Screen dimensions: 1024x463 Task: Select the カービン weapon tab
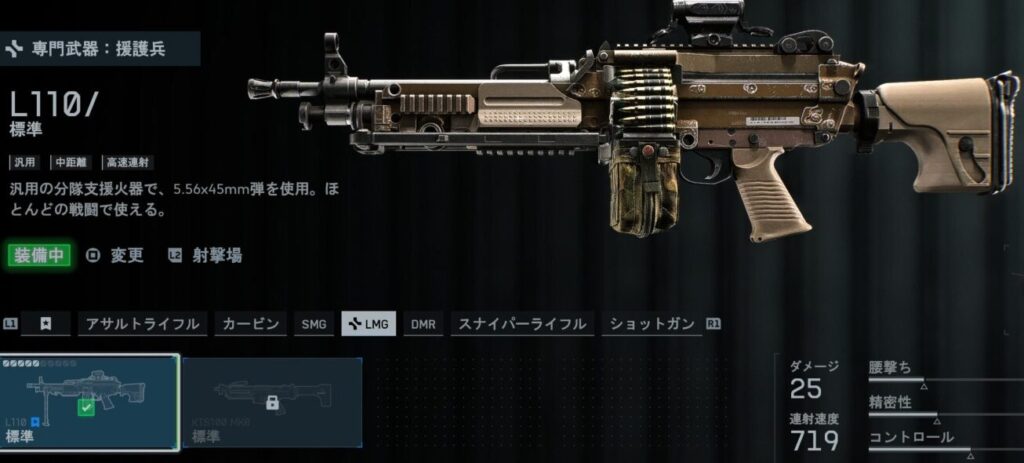pos(252,324)
